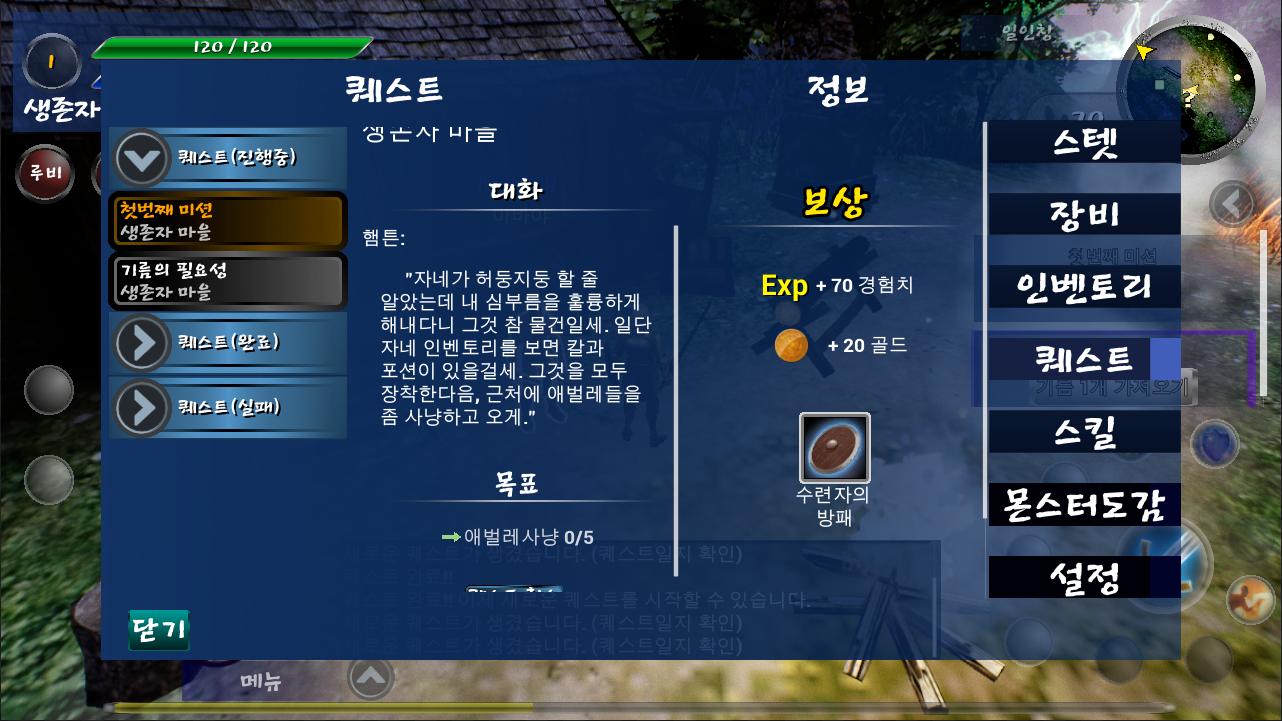Open the 몬스터도감 menu item
This screenshot has height=721, width=1282.
pos(1083,506)
